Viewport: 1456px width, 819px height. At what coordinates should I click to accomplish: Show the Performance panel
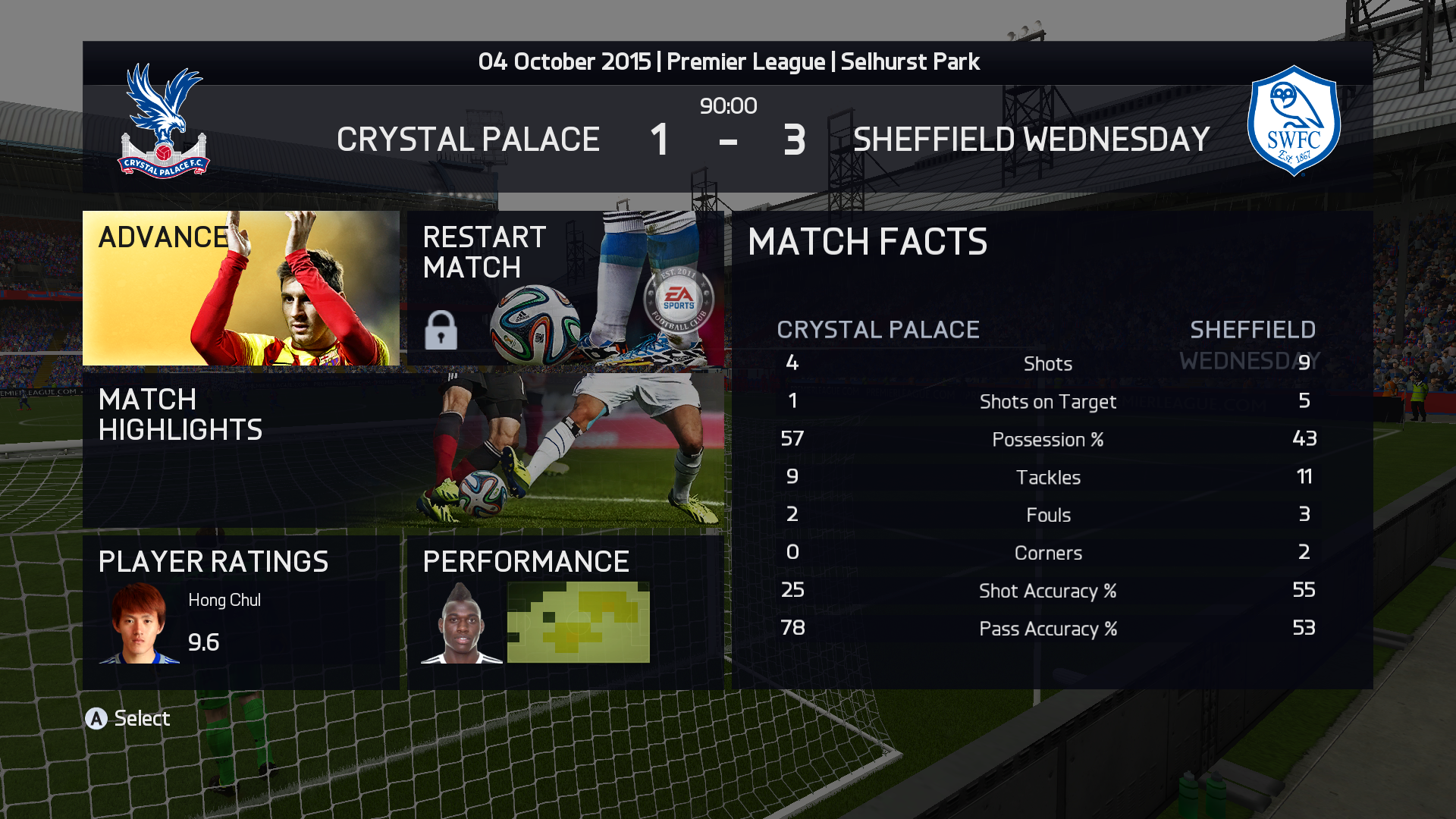[x=565, y=612]
